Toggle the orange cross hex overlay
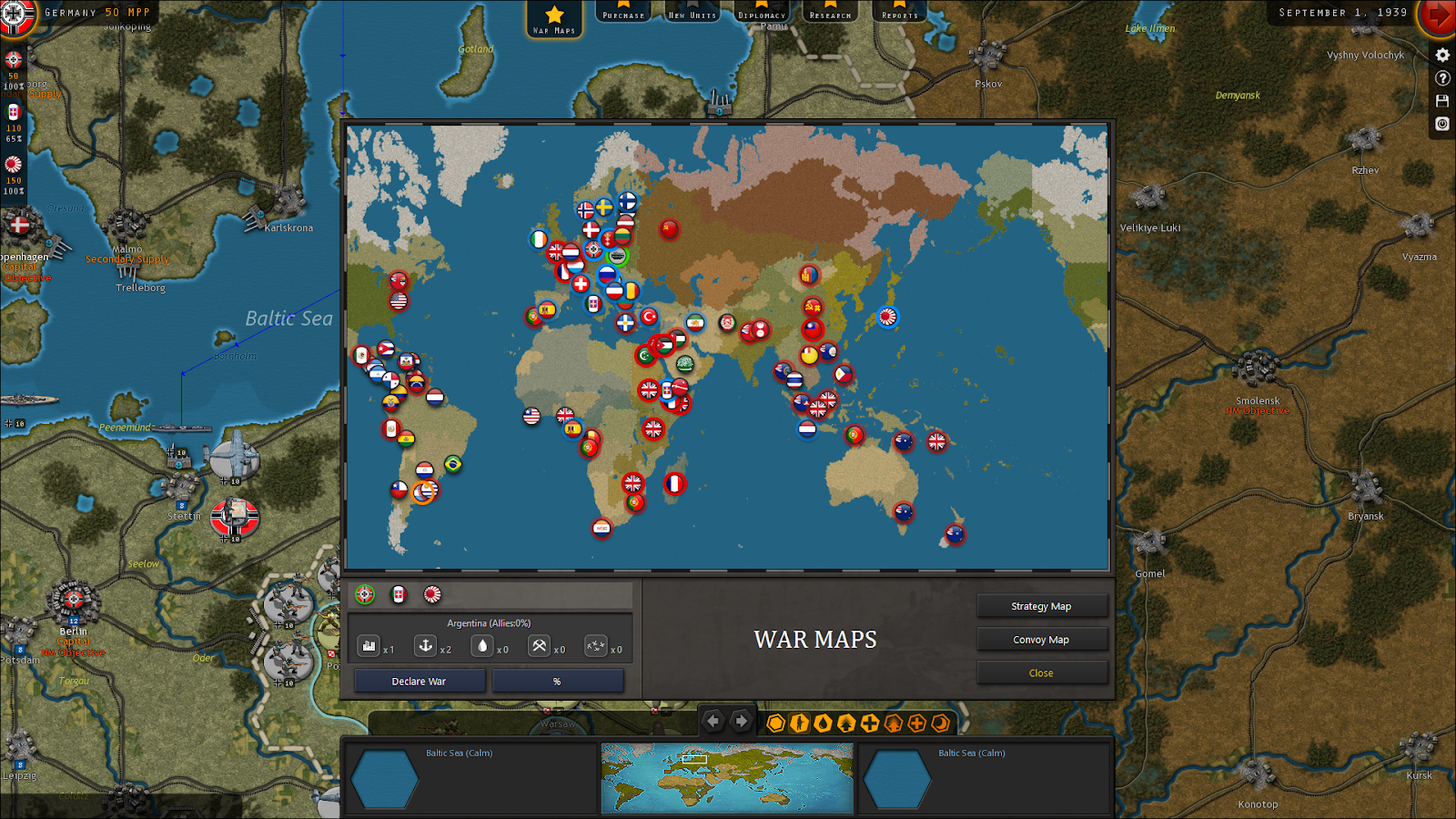The image size is (1456, 819). tap(916, 722)
